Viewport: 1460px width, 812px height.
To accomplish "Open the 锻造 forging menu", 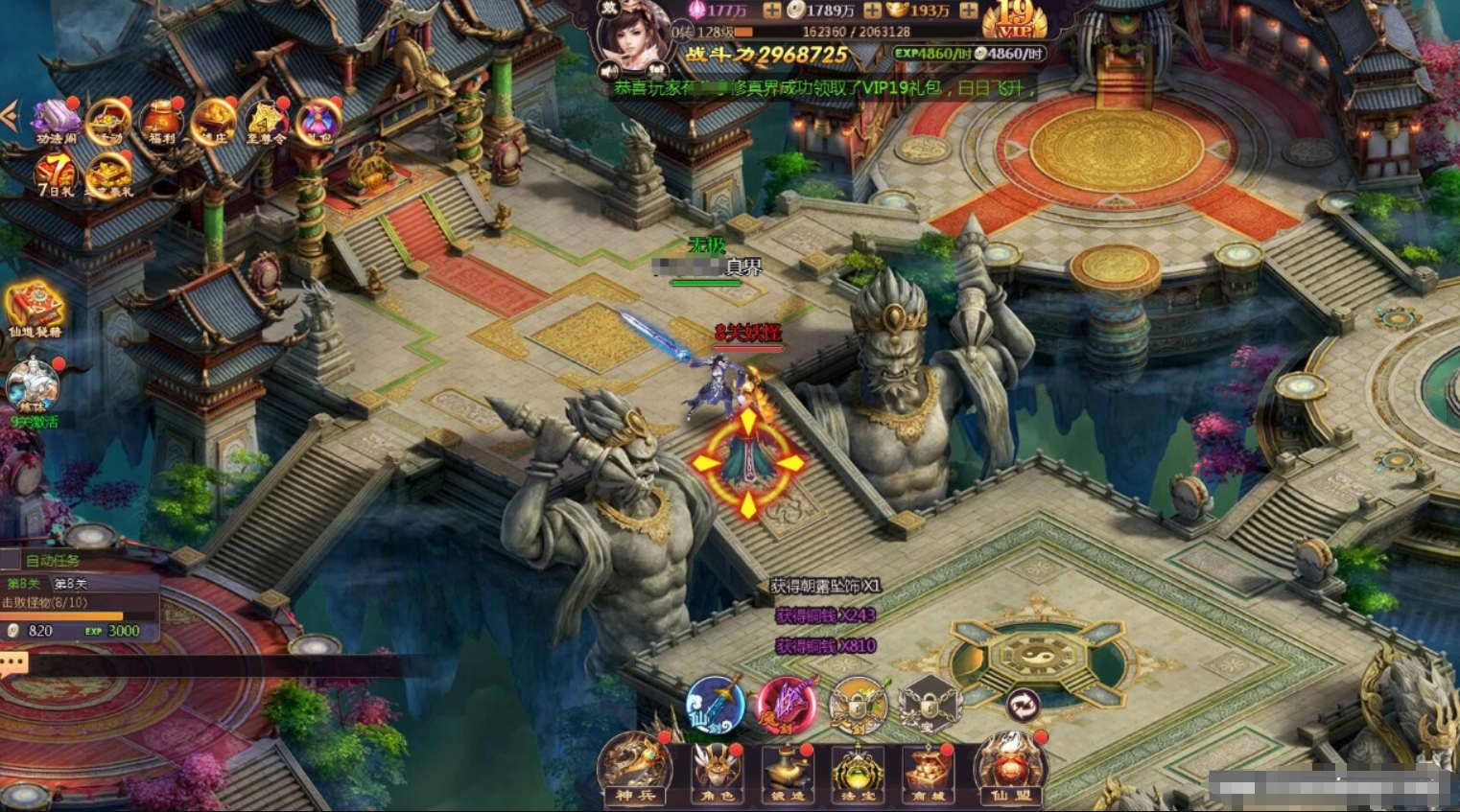I will pos(787,770).
